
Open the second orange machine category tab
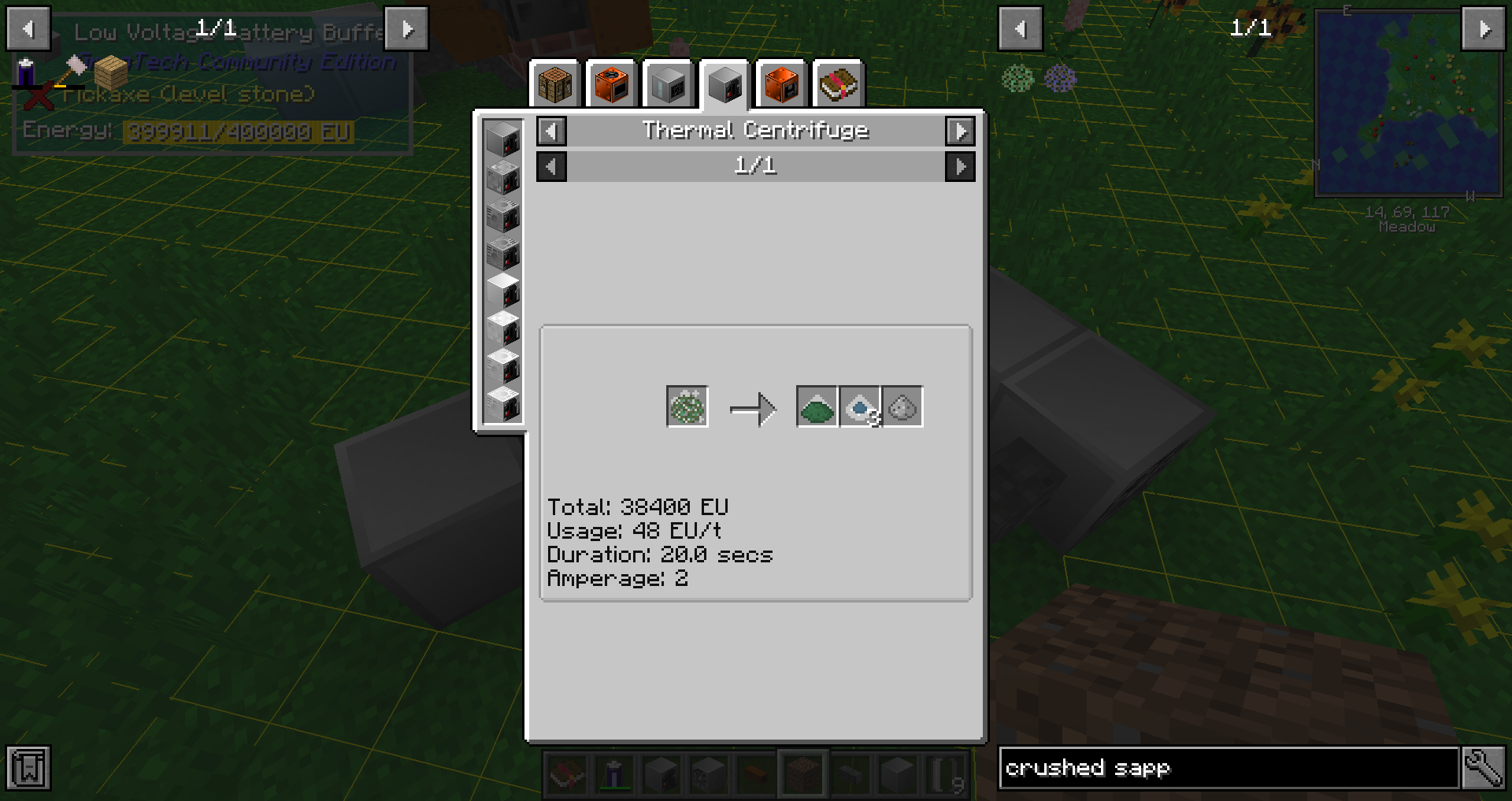click(780, 83)
